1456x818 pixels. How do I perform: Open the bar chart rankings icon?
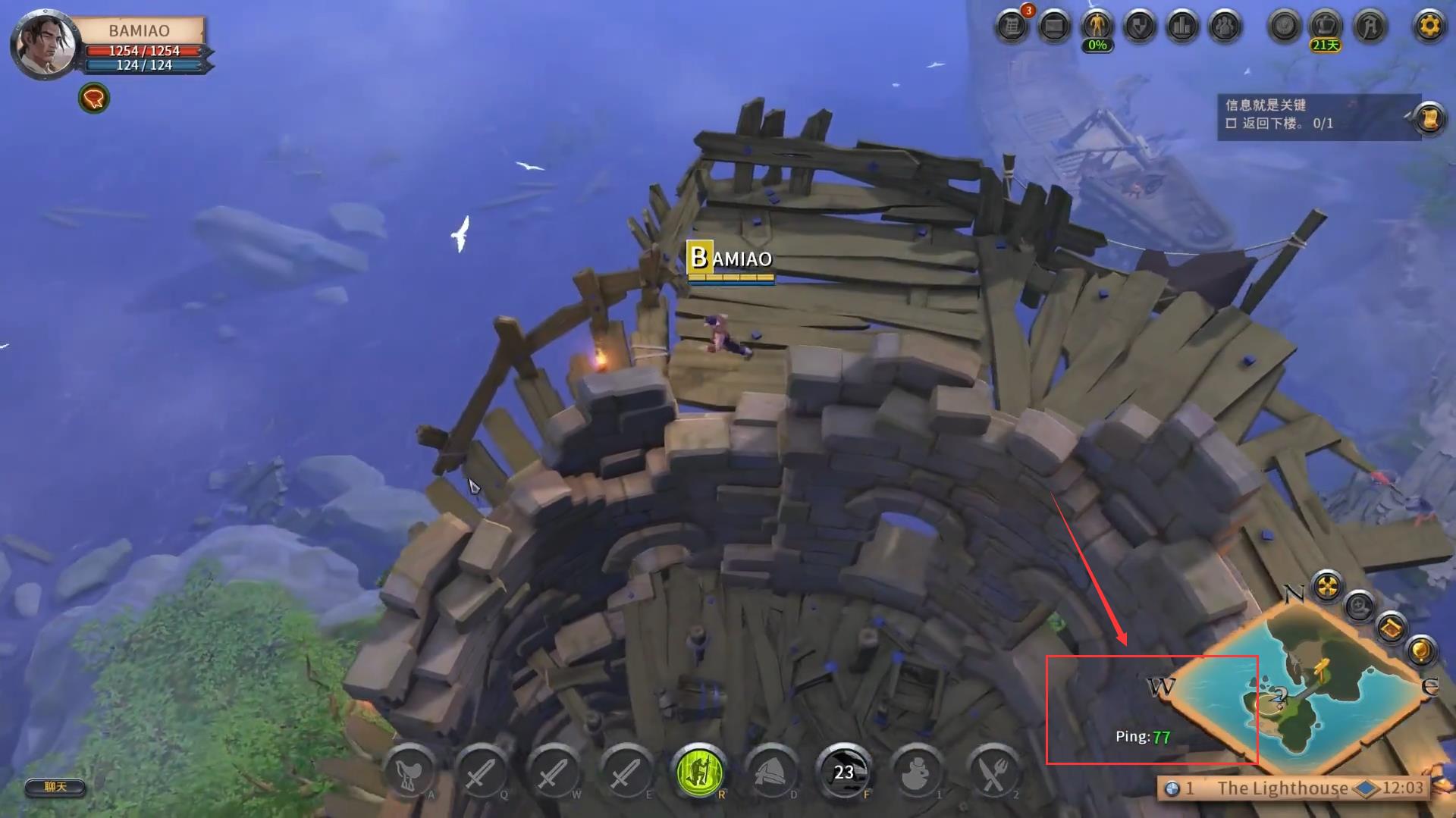tap(1182, 27)
